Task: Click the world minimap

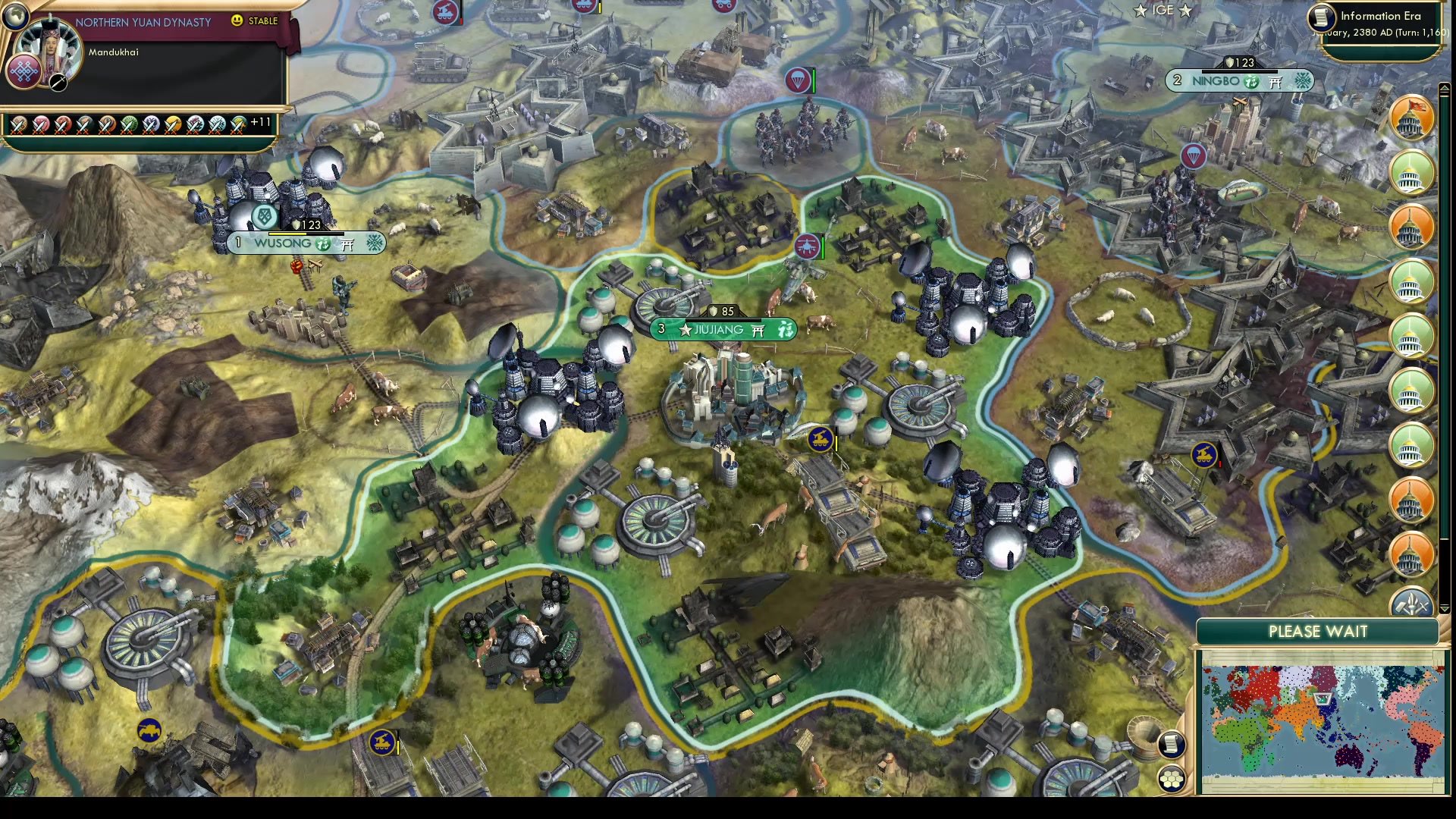Action: pyautogui.click(x=1321, y=720)
